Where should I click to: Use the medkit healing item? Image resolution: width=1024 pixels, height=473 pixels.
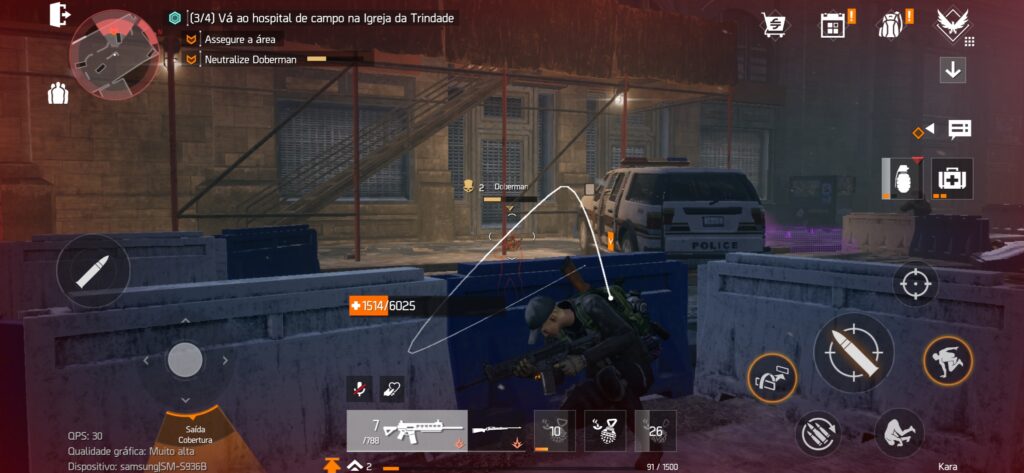point(950,178)
